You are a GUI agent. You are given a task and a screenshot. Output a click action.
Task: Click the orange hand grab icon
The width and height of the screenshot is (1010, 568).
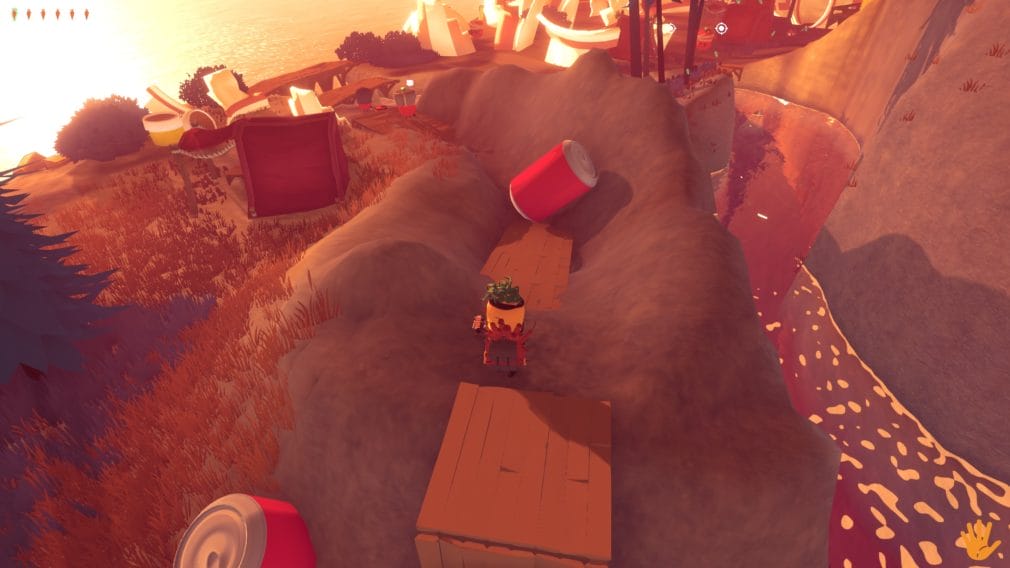coord(977,540)
